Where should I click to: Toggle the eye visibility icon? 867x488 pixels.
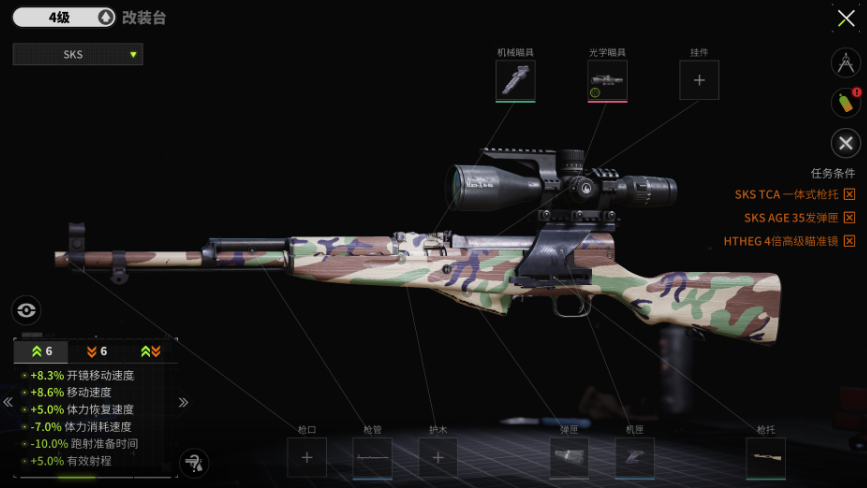pyautogui.click(x=26, y=310)
